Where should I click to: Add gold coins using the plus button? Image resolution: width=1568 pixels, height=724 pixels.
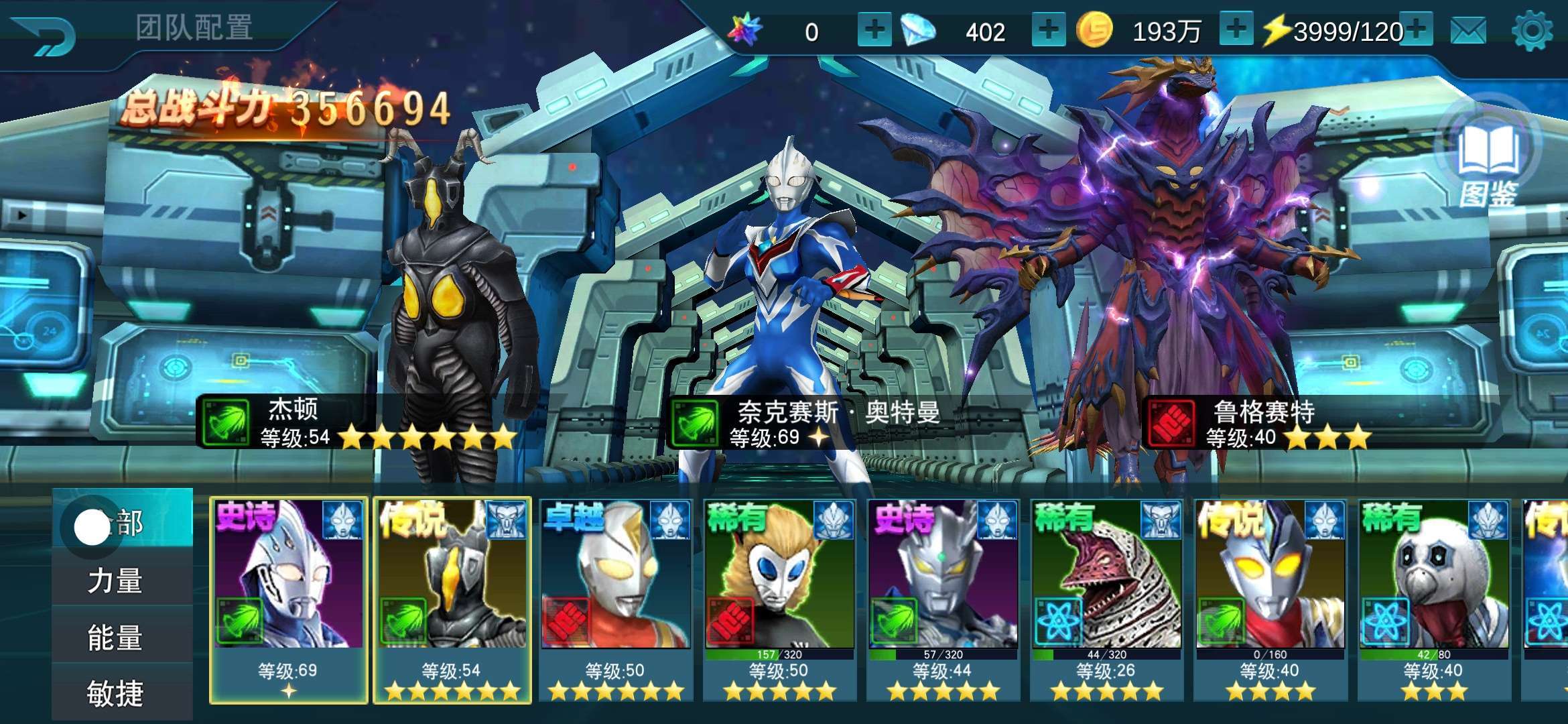(1236, 31)
